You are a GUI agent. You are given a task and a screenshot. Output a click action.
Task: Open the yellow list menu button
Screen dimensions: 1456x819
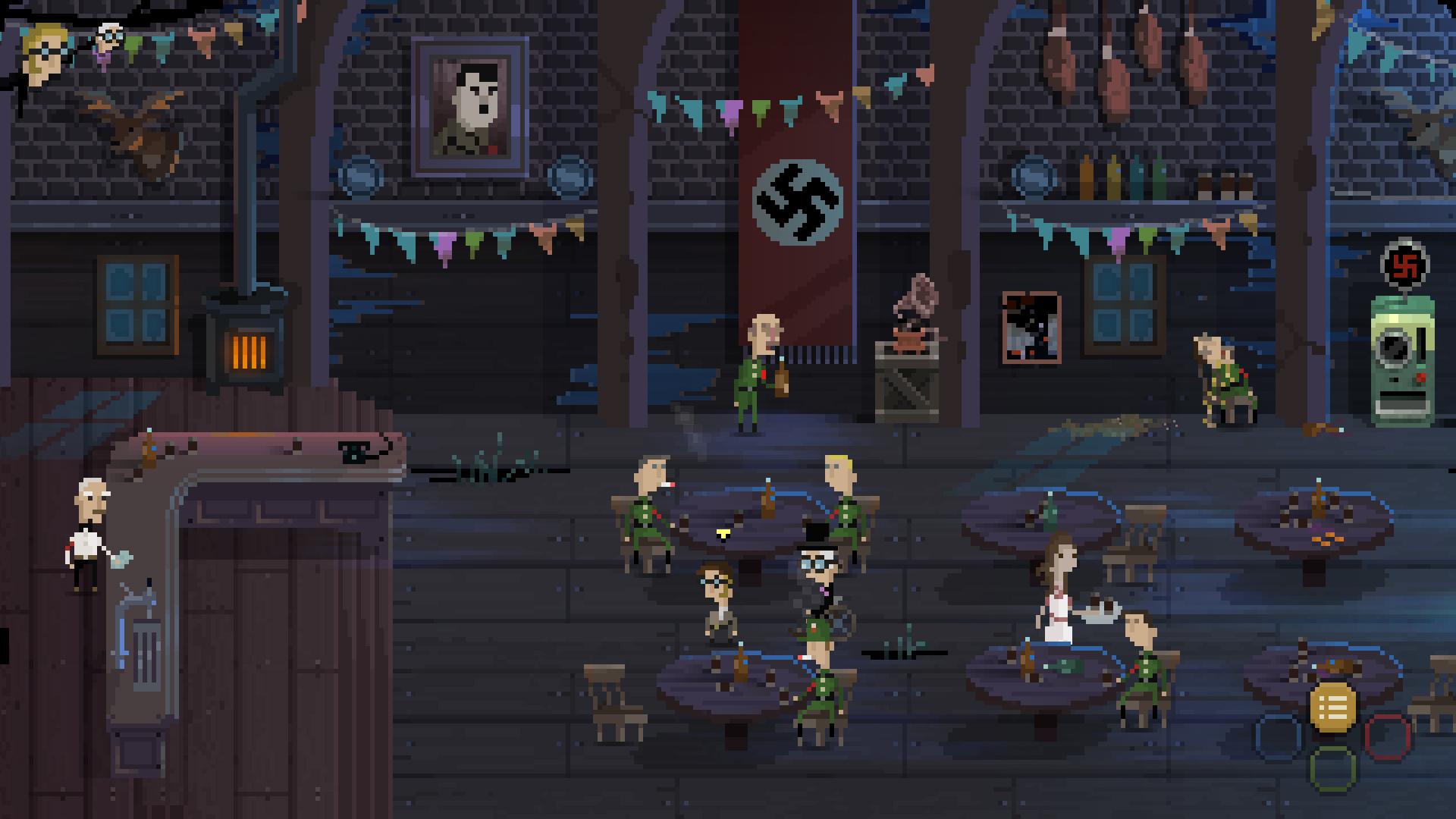click(x=1332, y=707)
